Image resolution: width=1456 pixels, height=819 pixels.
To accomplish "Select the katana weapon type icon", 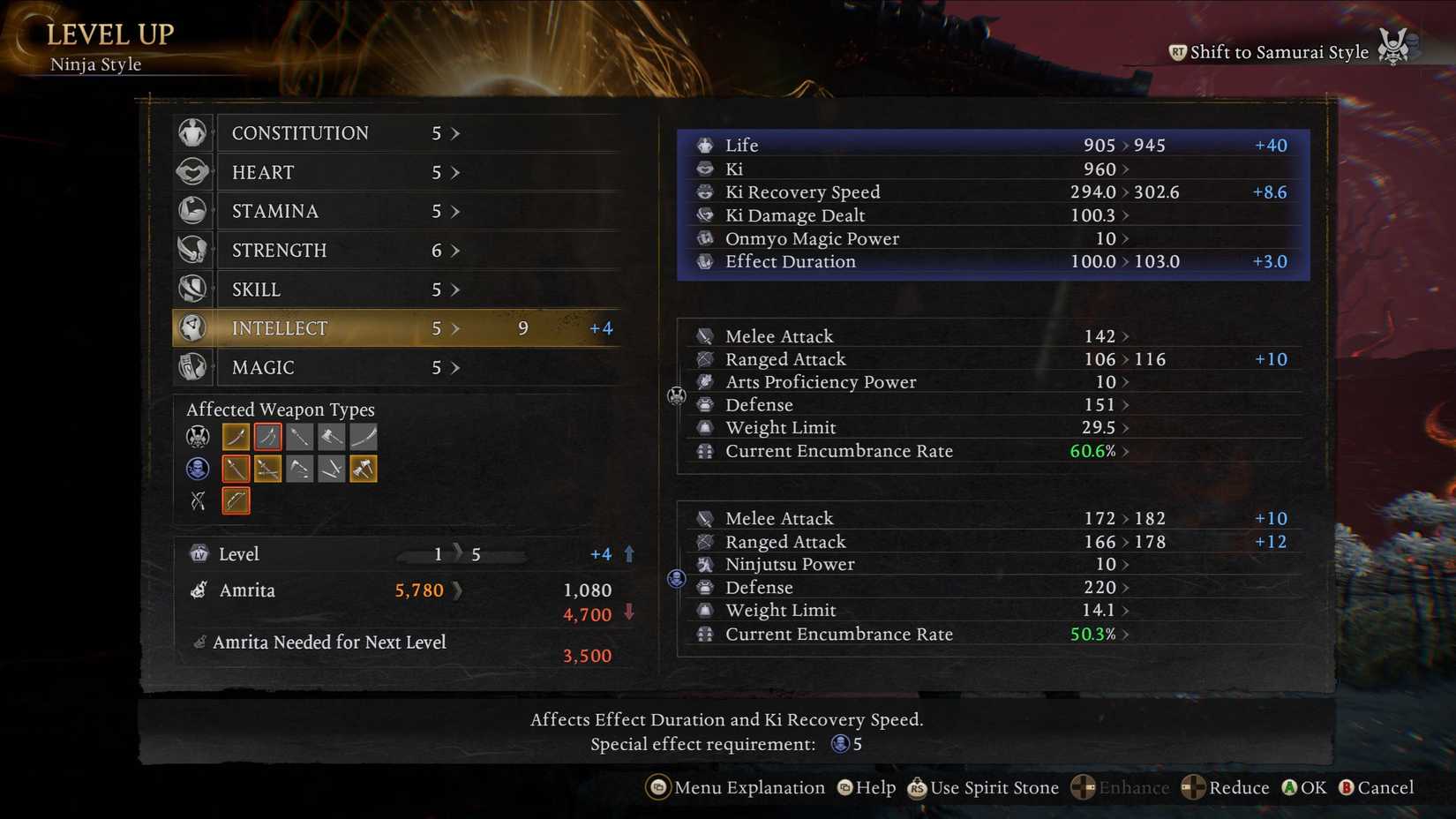I will (236, 436).
